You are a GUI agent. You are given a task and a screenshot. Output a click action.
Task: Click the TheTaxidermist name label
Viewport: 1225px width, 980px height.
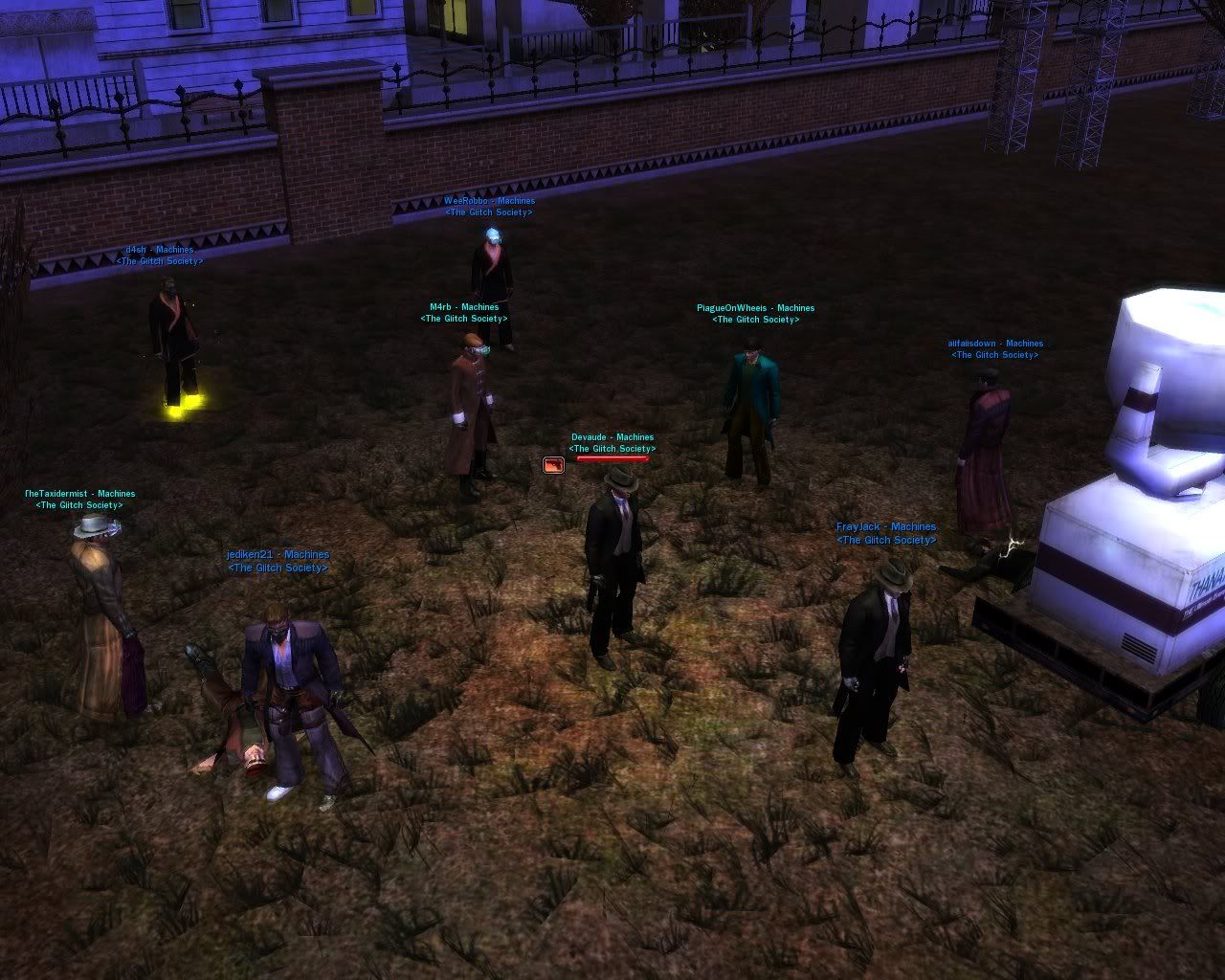click(80, 494)
